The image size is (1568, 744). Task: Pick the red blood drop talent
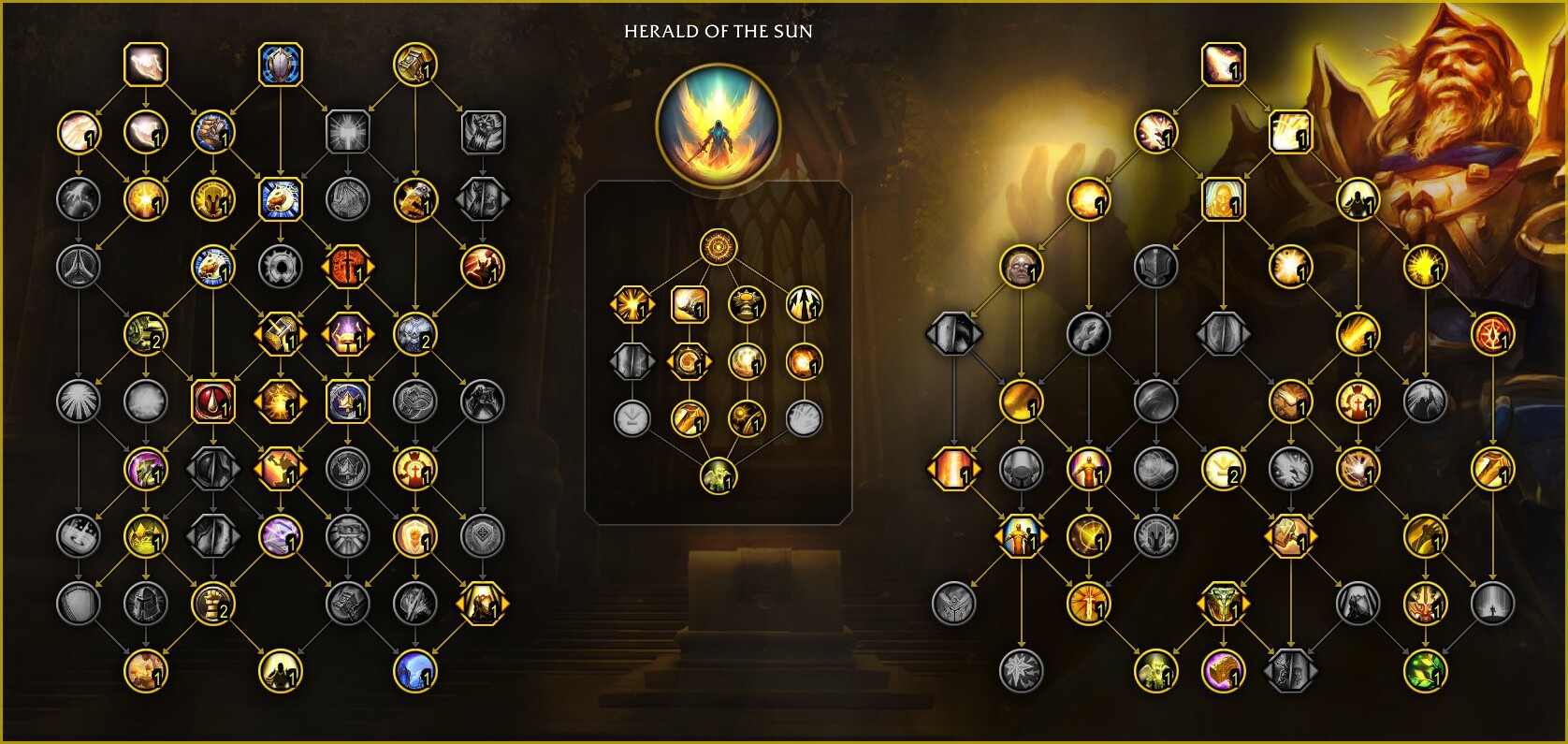(213, 401)
